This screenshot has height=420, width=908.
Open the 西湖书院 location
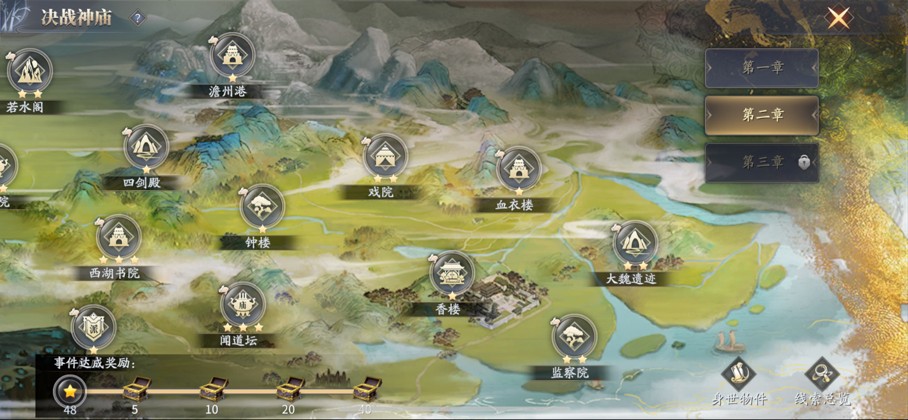point(118,237)
